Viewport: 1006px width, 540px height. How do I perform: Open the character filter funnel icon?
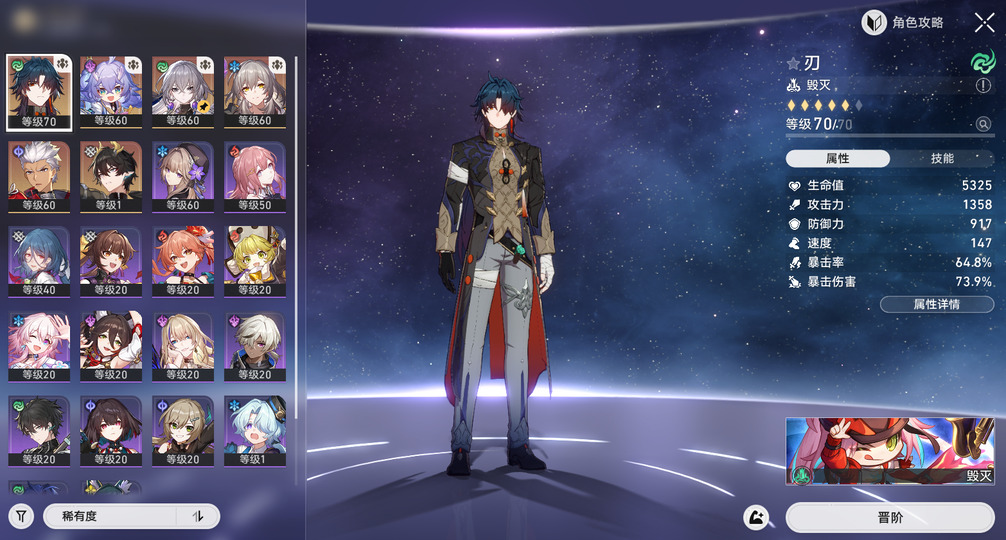[x=21, y=516]
